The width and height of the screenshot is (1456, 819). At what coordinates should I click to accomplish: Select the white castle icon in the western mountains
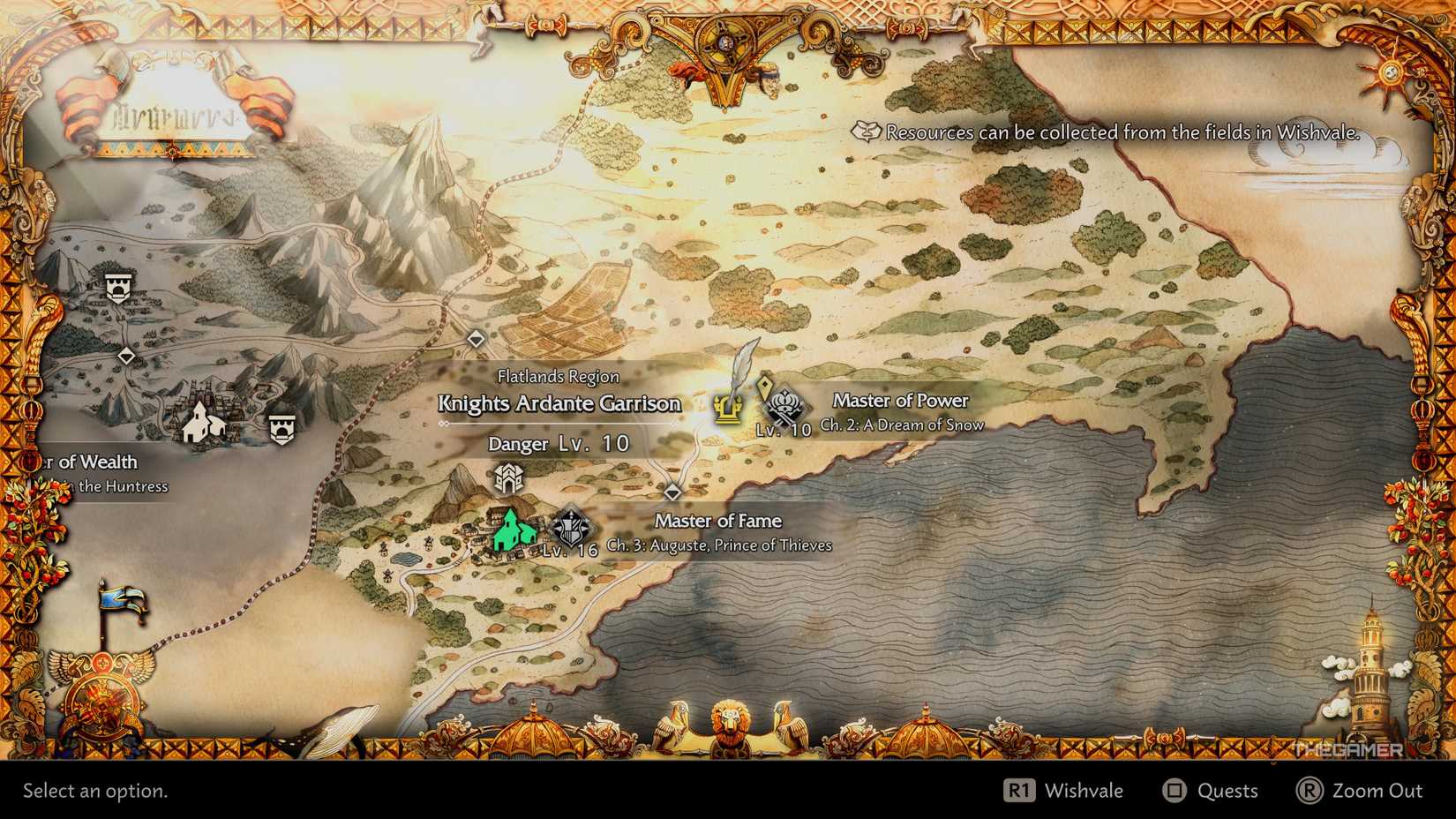point(120,289)
